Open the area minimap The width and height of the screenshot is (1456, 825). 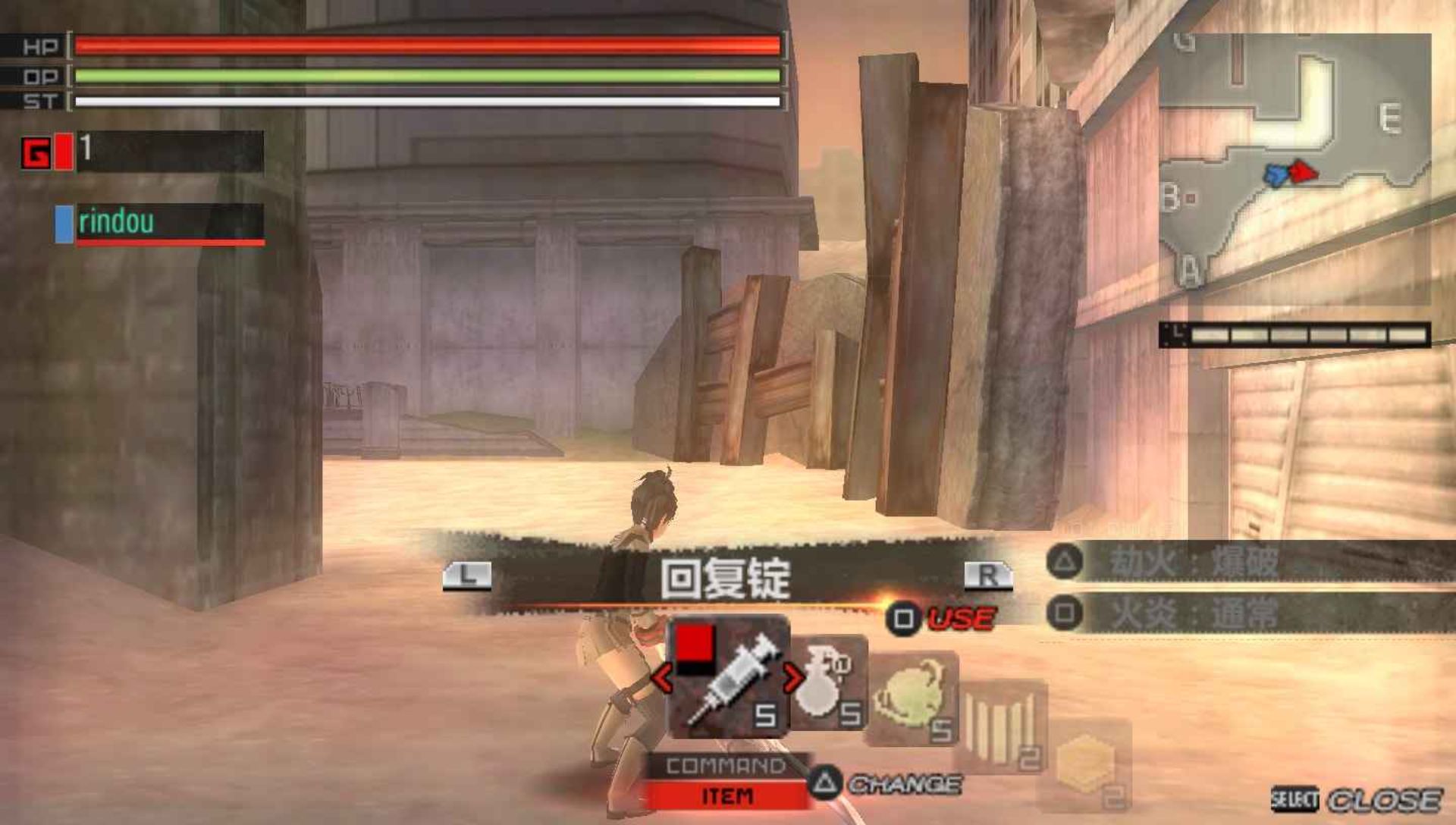click(1294, 168)
